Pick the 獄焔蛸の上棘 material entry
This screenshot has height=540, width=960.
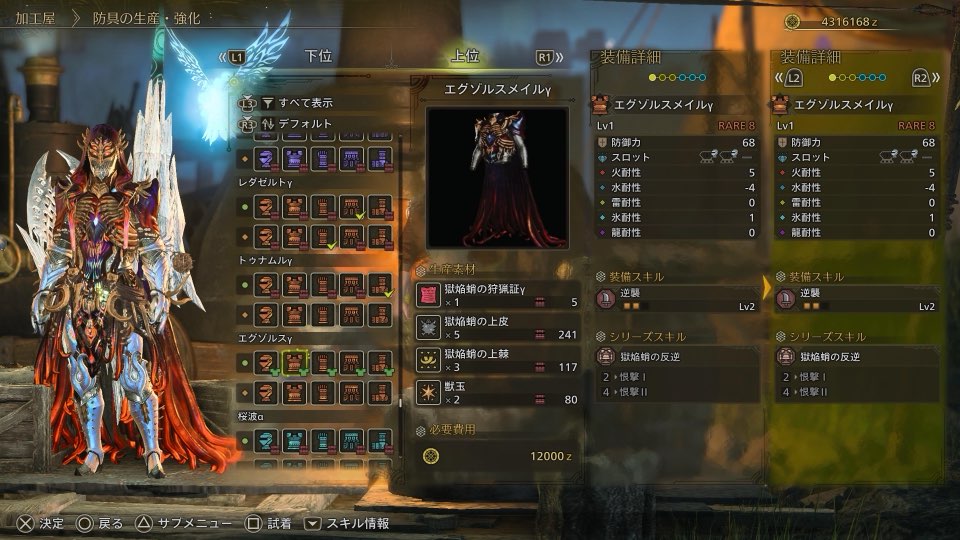[x=497, y=359]
